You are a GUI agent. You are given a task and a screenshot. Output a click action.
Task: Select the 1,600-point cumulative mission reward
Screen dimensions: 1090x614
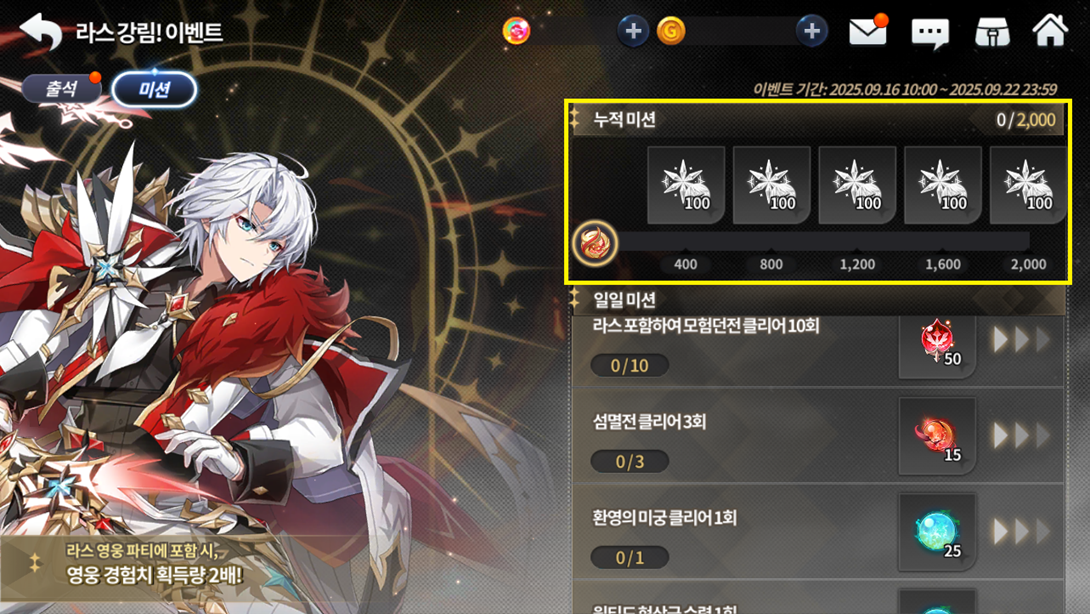coord(943,185)
